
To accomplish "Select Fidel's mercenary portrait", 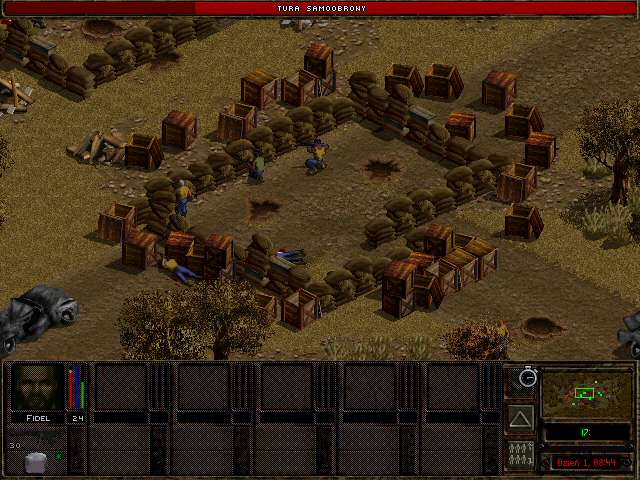I will [38, 387].
